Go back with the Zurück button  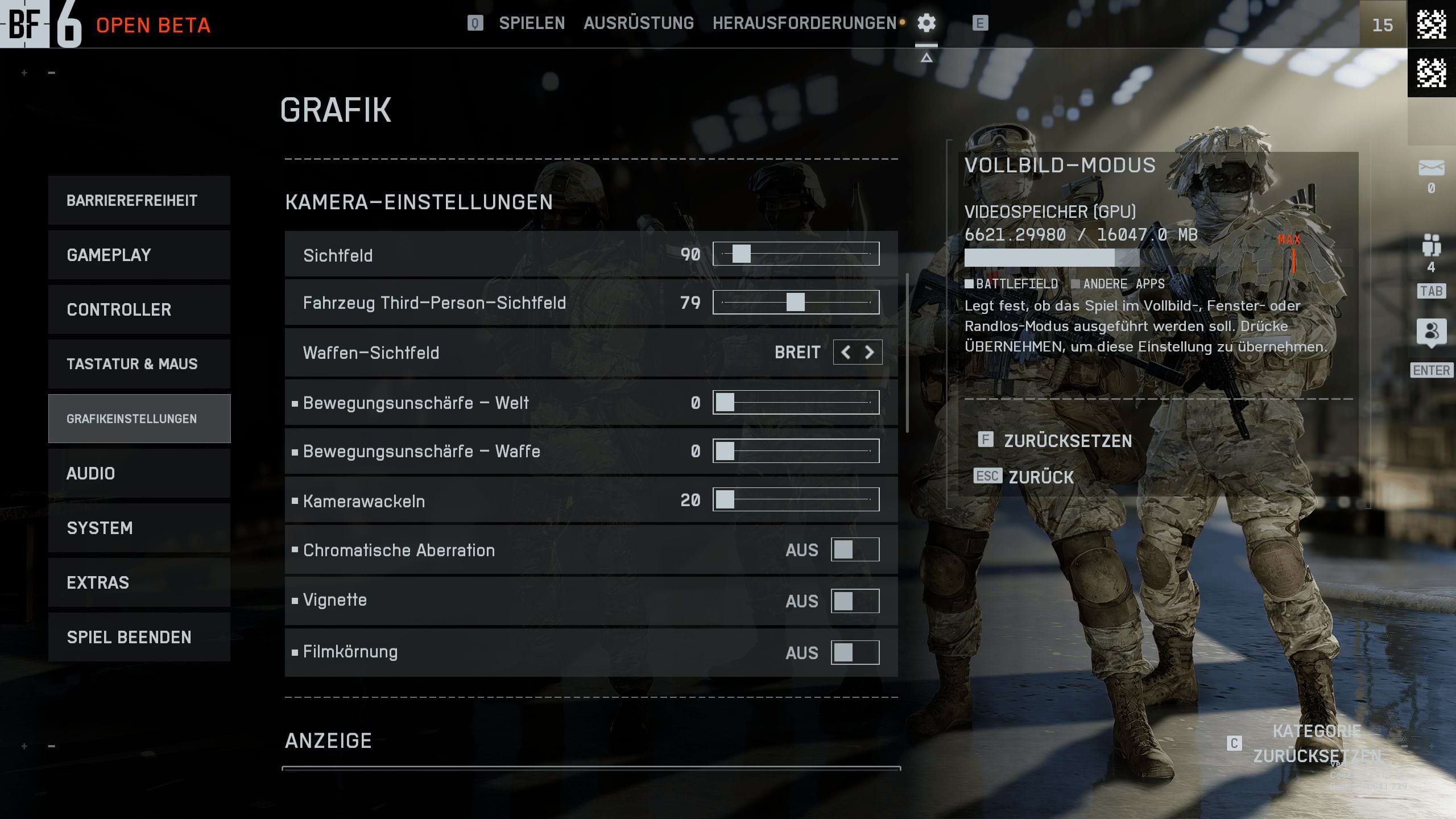click(1041, 477)
